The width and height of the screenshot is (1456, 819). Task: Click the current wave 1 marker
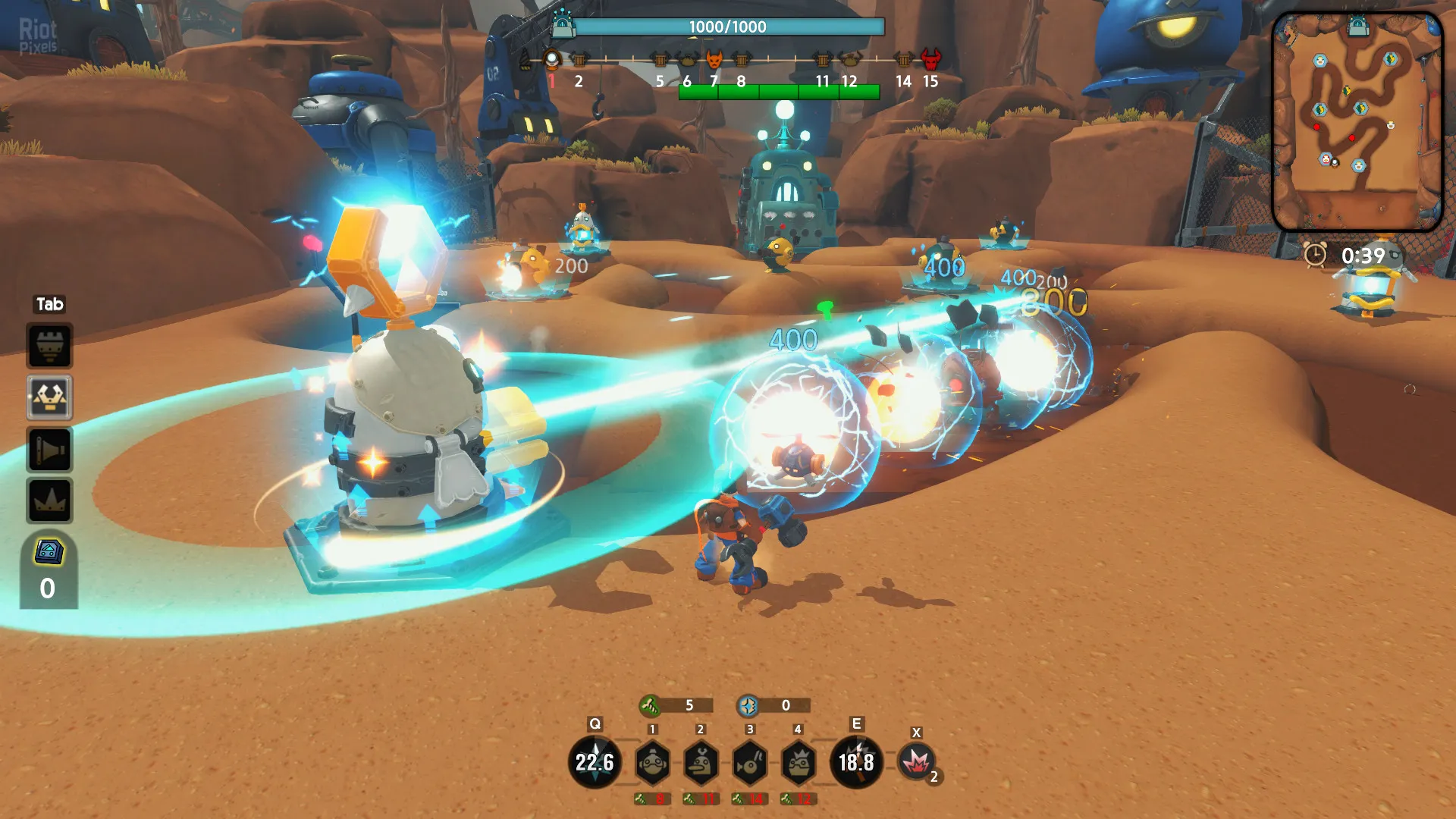tap(552, 59)
